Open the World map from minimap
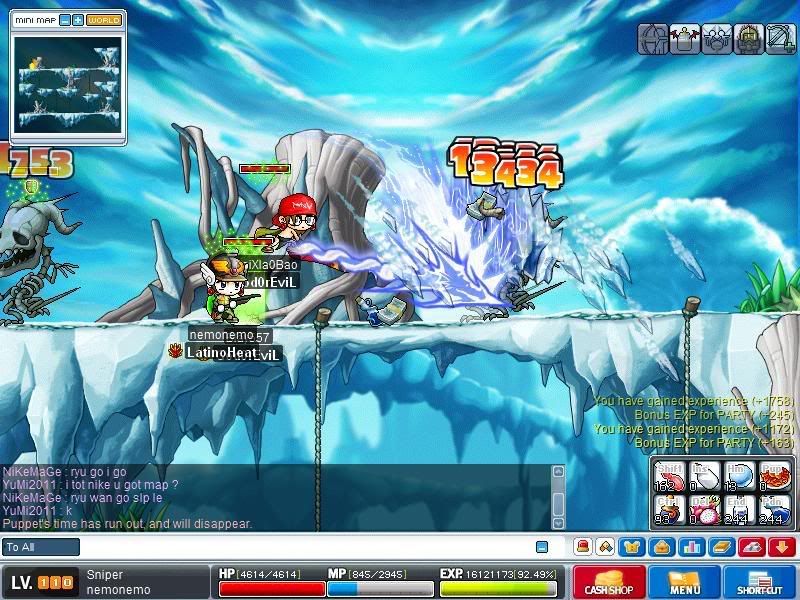Viewport: 800px width, 600px height. click(x=103, y=20)
